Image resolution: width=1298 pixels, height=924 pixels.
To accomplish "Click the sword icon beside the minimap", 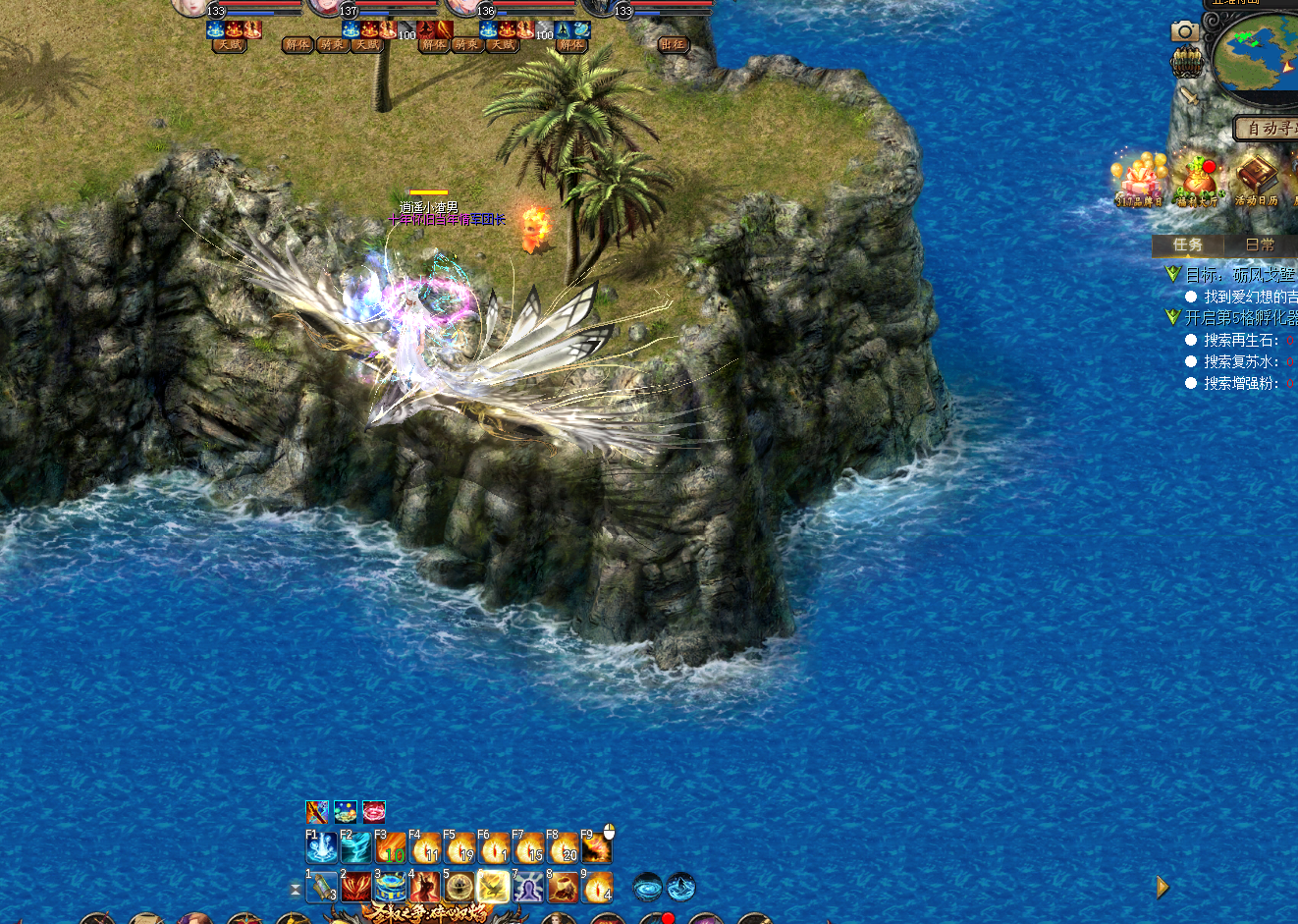I will (x=1189, y=95).
